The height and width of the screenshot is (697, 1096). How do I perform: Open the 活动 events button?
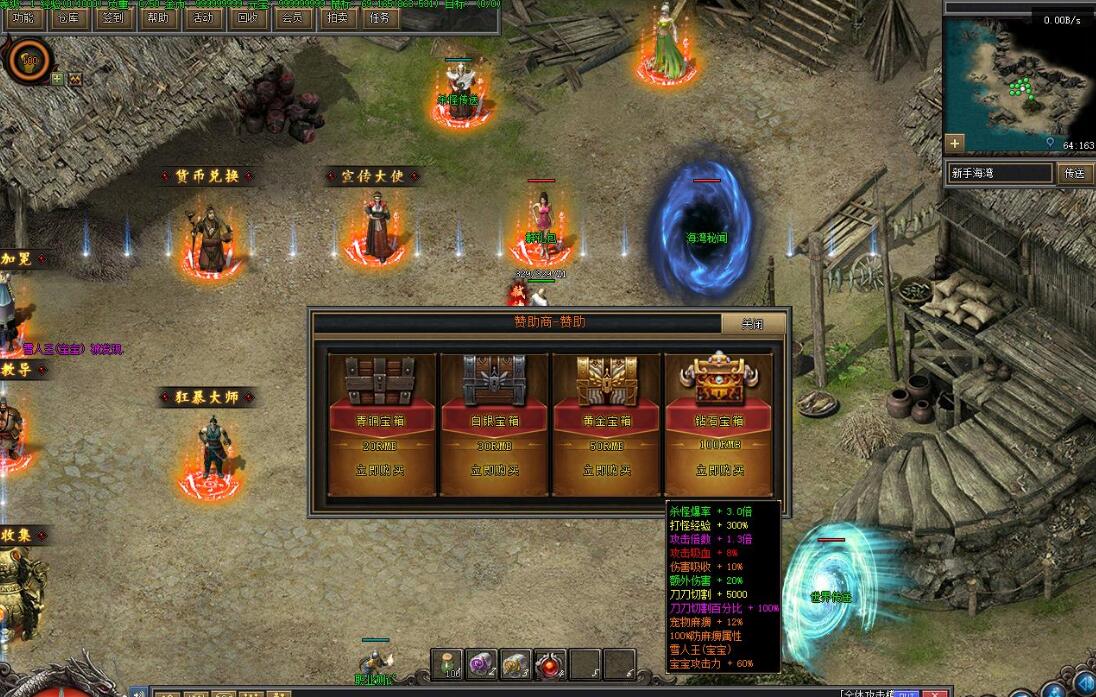(x=203, y=17)
